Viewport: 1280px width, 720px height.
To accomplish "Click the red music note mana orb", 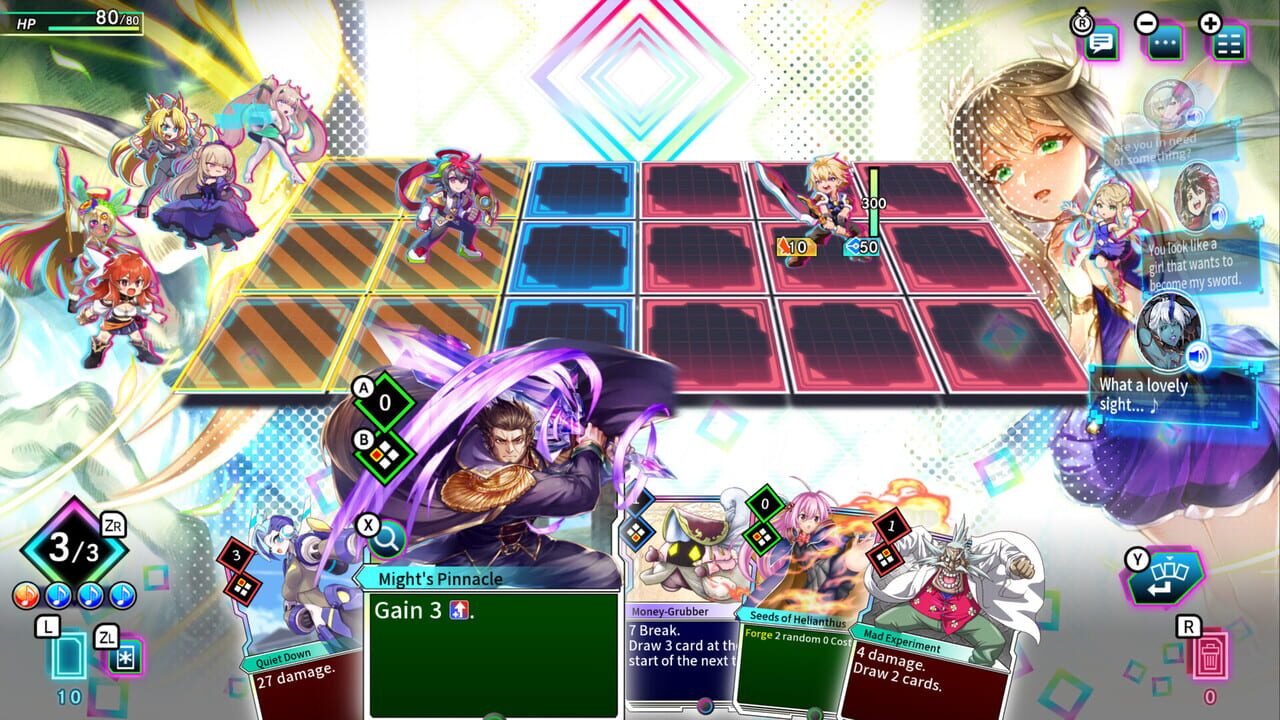I will [x=24, y=594].
